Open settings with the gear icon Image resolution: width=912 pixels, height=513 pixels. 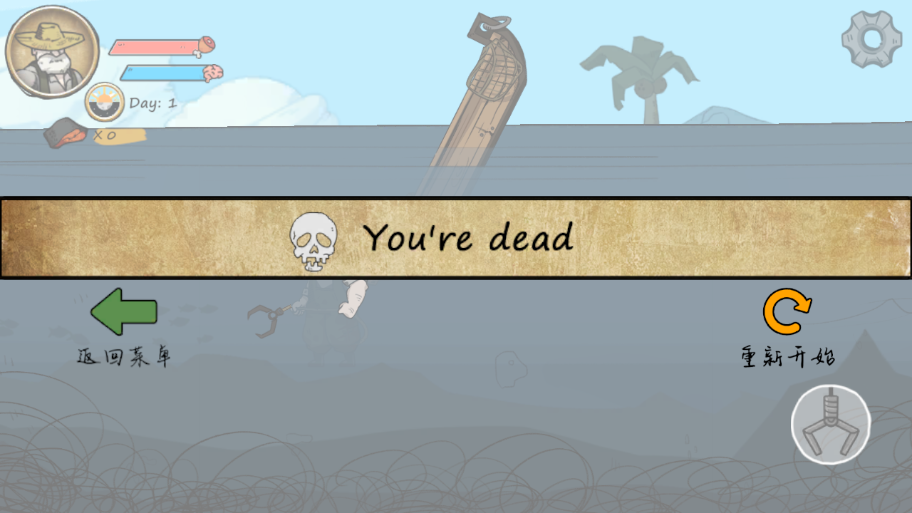(x=870, y=40)
